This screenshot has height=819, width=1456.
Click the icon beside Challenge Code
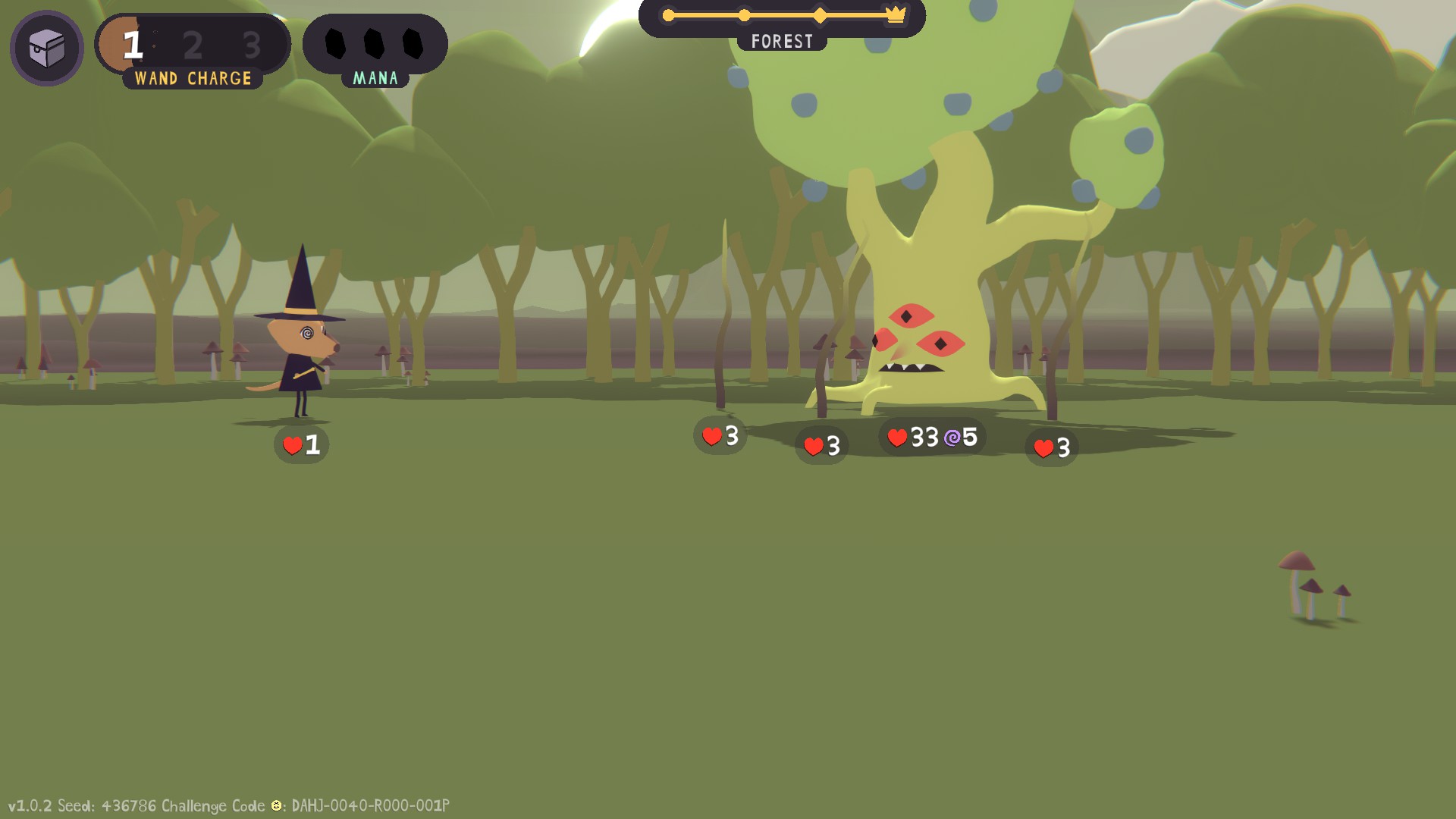click(x=277, y=805)
